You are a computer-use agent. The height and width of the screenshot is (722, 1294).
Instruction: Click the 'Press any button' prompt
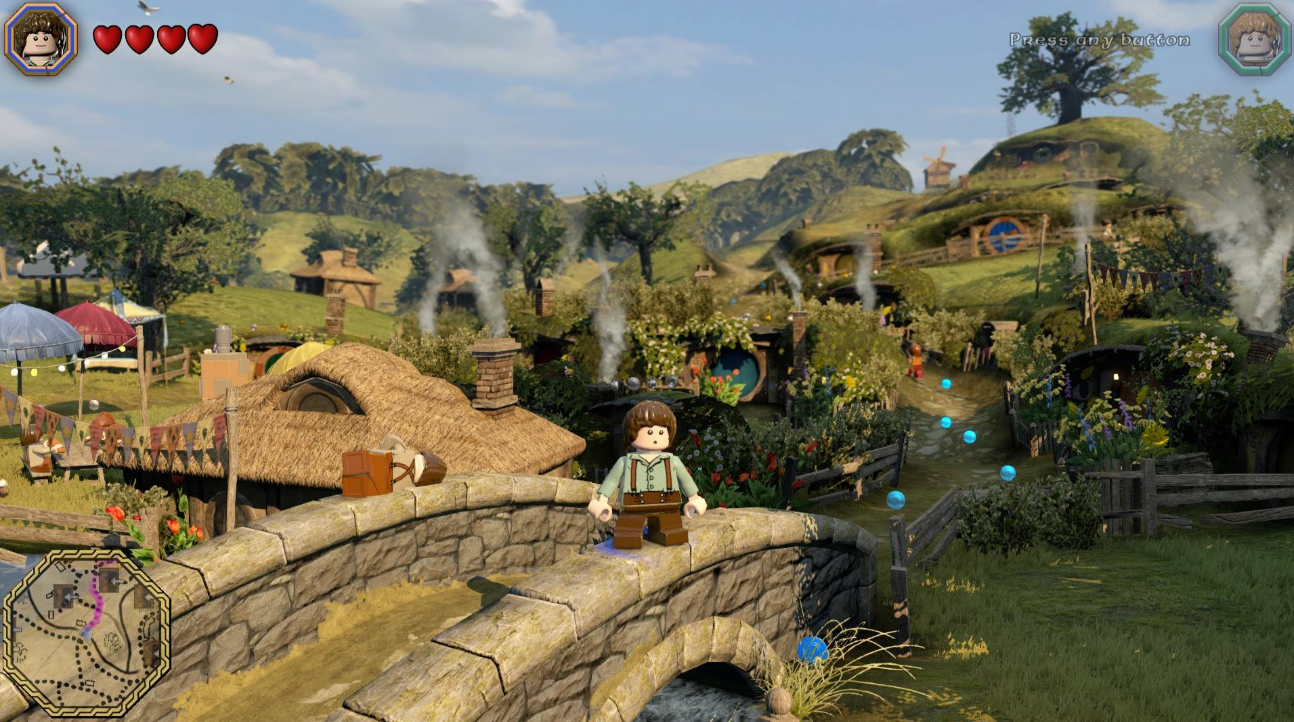click(x=1098, y=38)
